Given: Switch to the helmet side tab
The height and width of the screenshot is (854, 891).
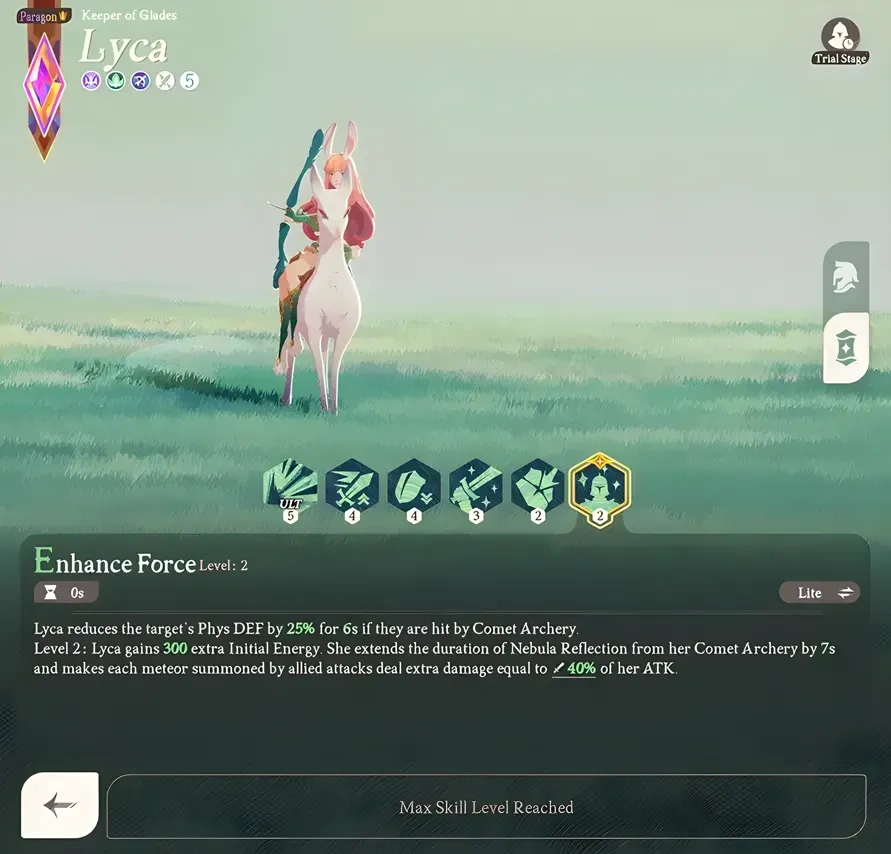Looking at the screenshot, I should coord(845,276).
